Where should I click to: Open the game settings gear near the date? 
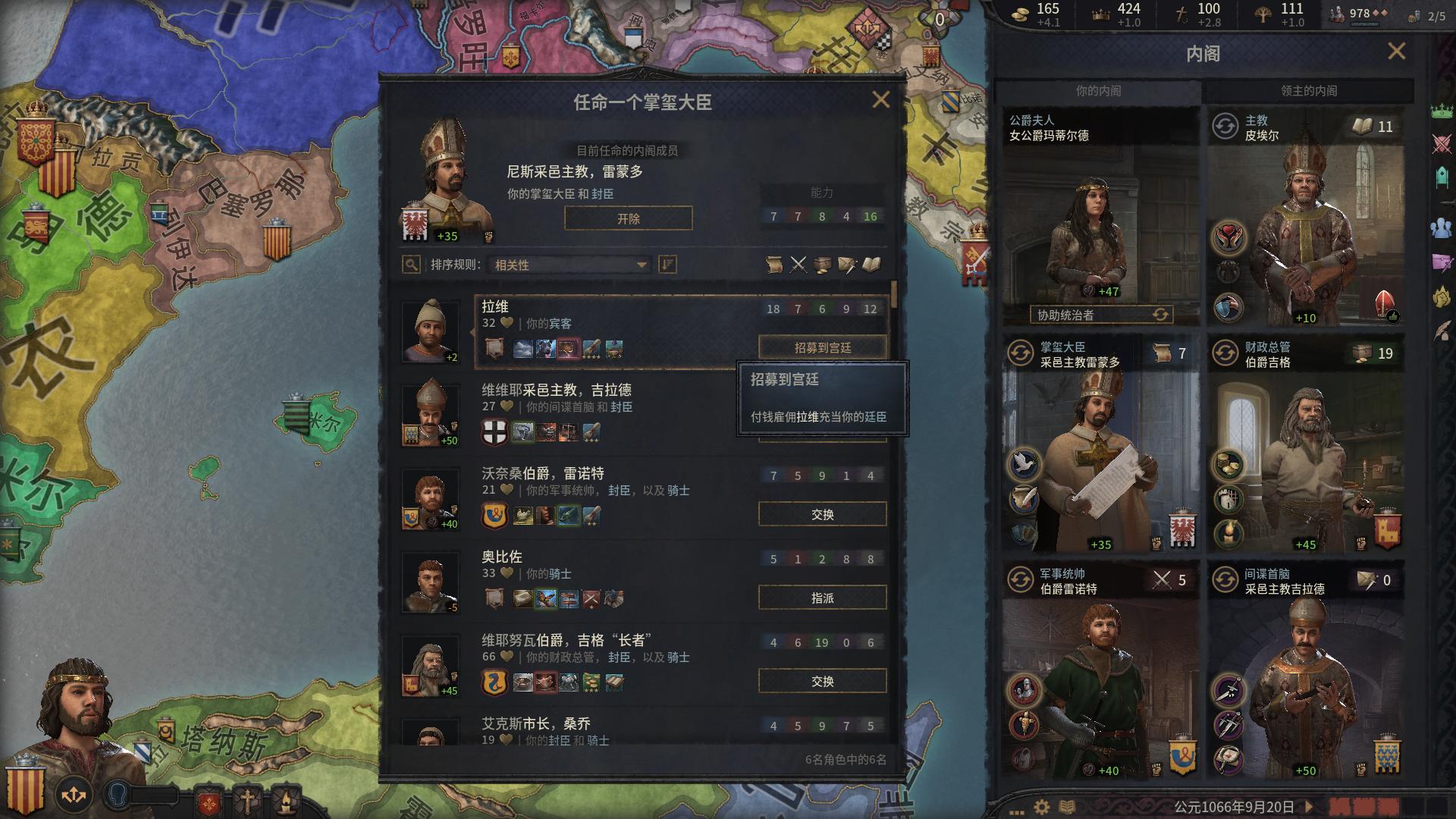pos(1042,808)
